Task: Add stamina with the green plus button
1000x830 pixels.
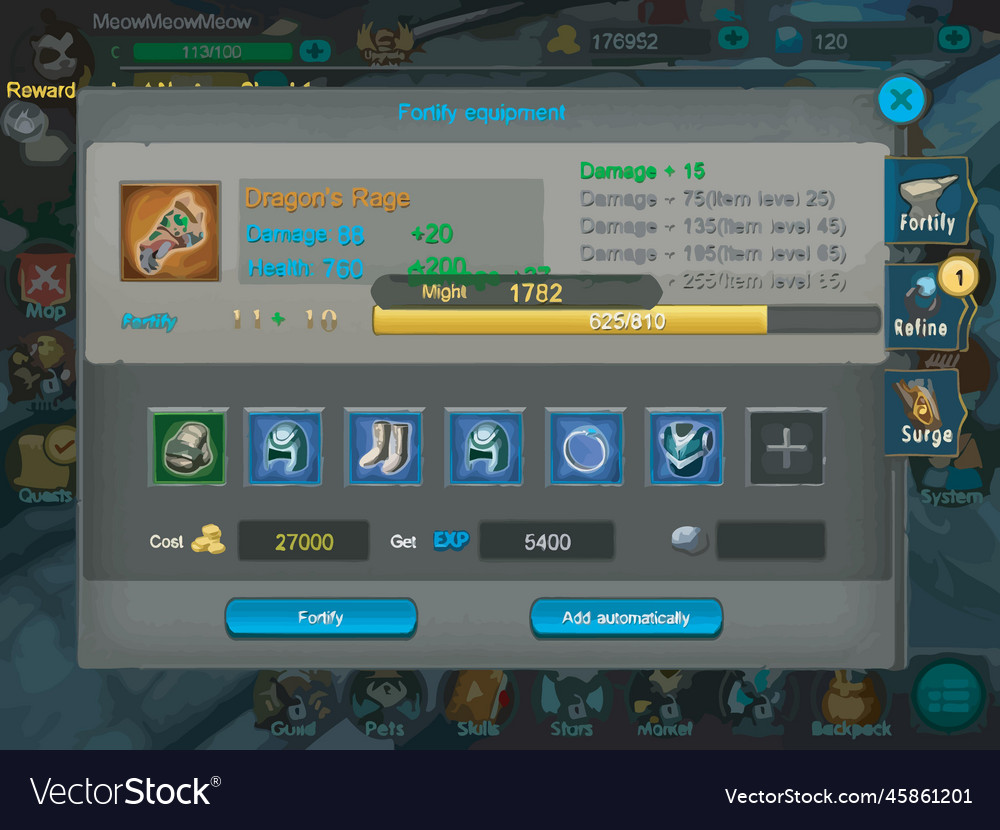Action: (x=315, y=50)
